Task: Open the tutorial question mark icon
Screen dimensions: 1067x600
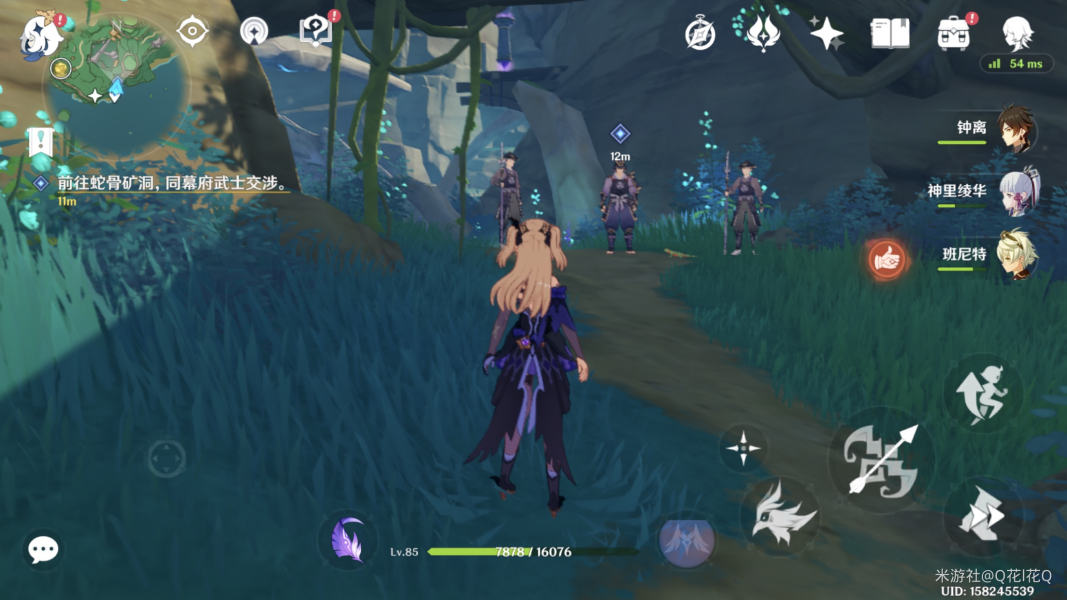Action: click(316, 32)
